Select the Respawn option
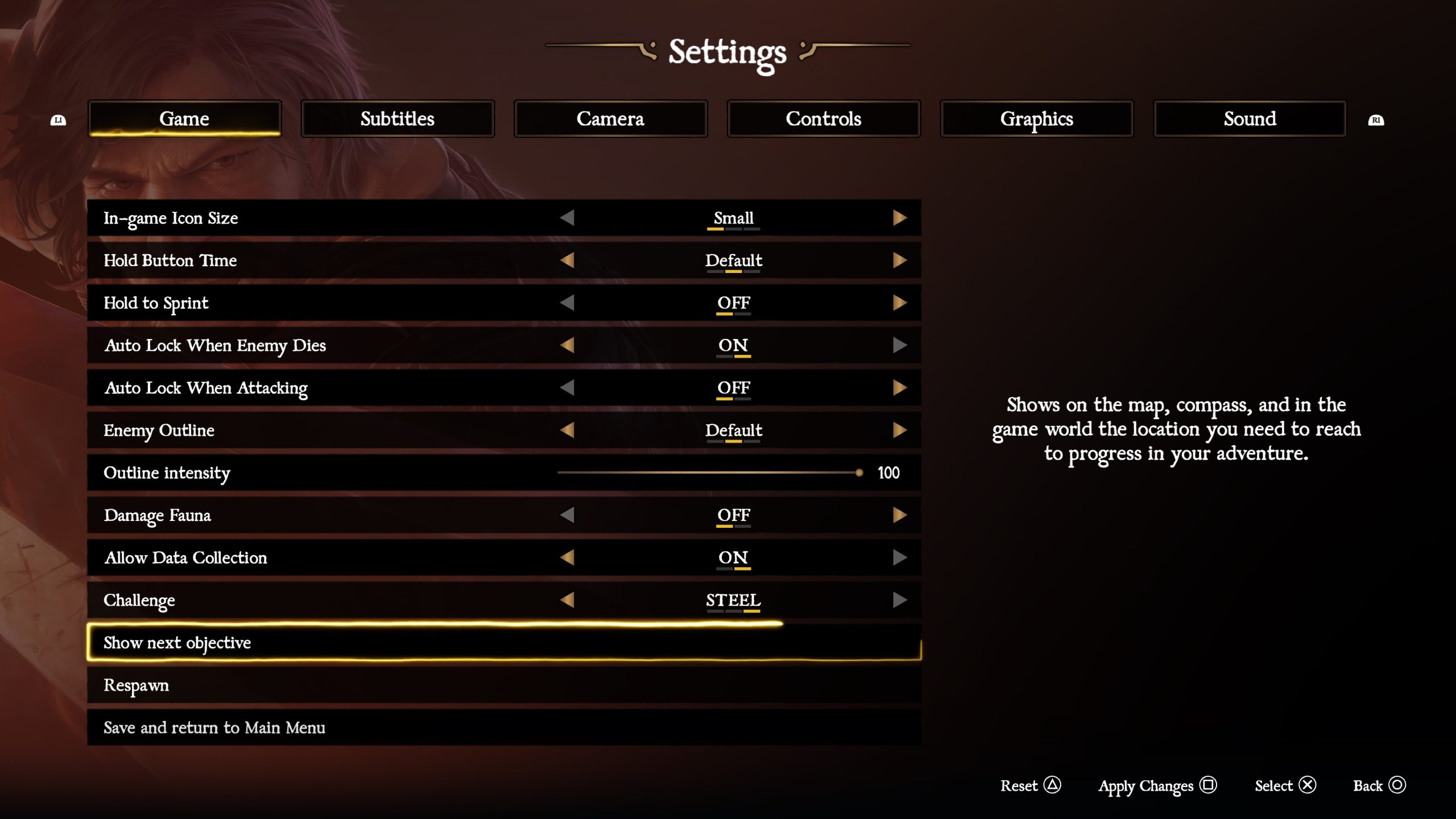The width and height of the screenshot is (1456, 819). coord(136,685)
